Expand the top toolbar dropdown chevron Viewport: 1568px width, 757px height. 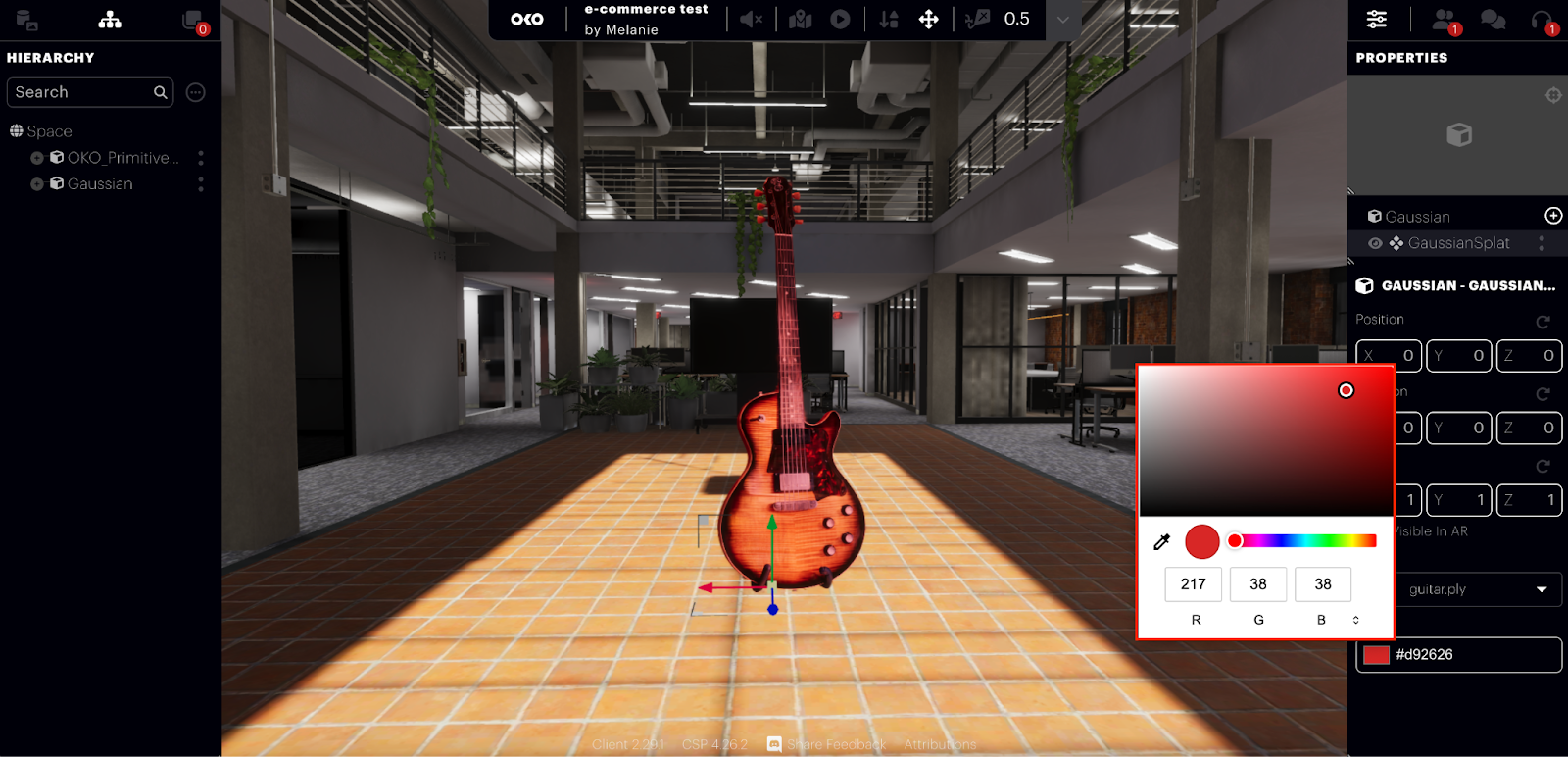[1063, 20]
